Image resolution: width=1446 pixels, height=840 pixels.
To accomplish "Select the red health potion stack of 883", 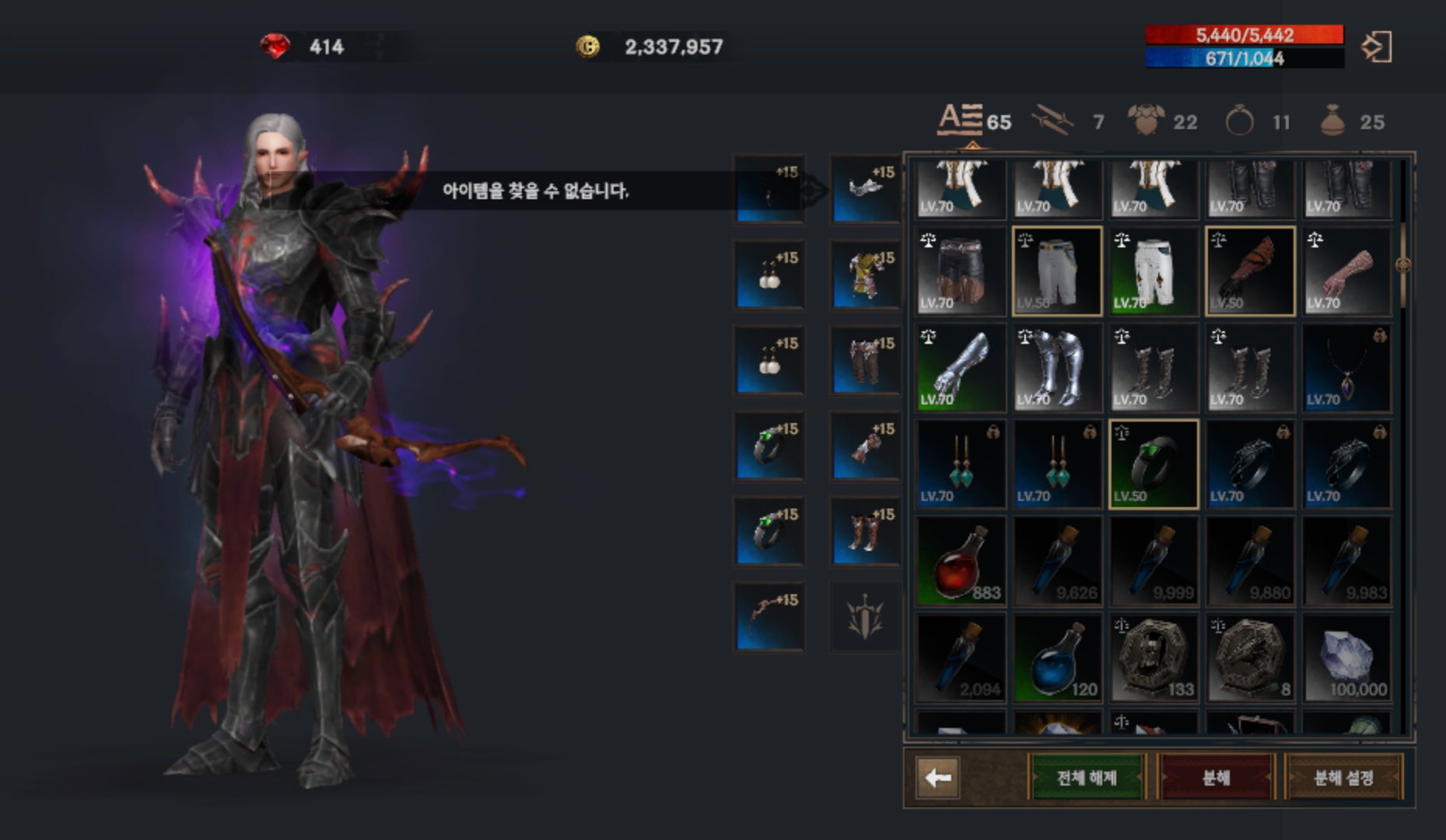I will 961,562.
